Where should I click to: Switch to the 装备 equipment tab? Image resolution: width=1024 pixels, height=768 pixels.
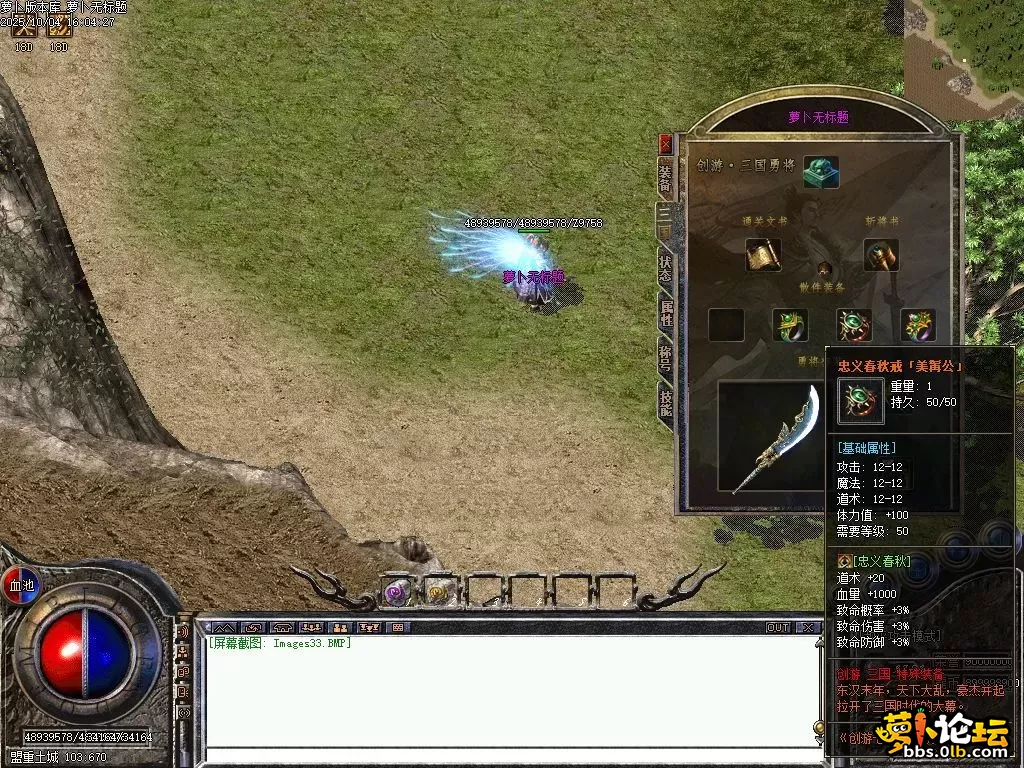click(x=666, y=177)
